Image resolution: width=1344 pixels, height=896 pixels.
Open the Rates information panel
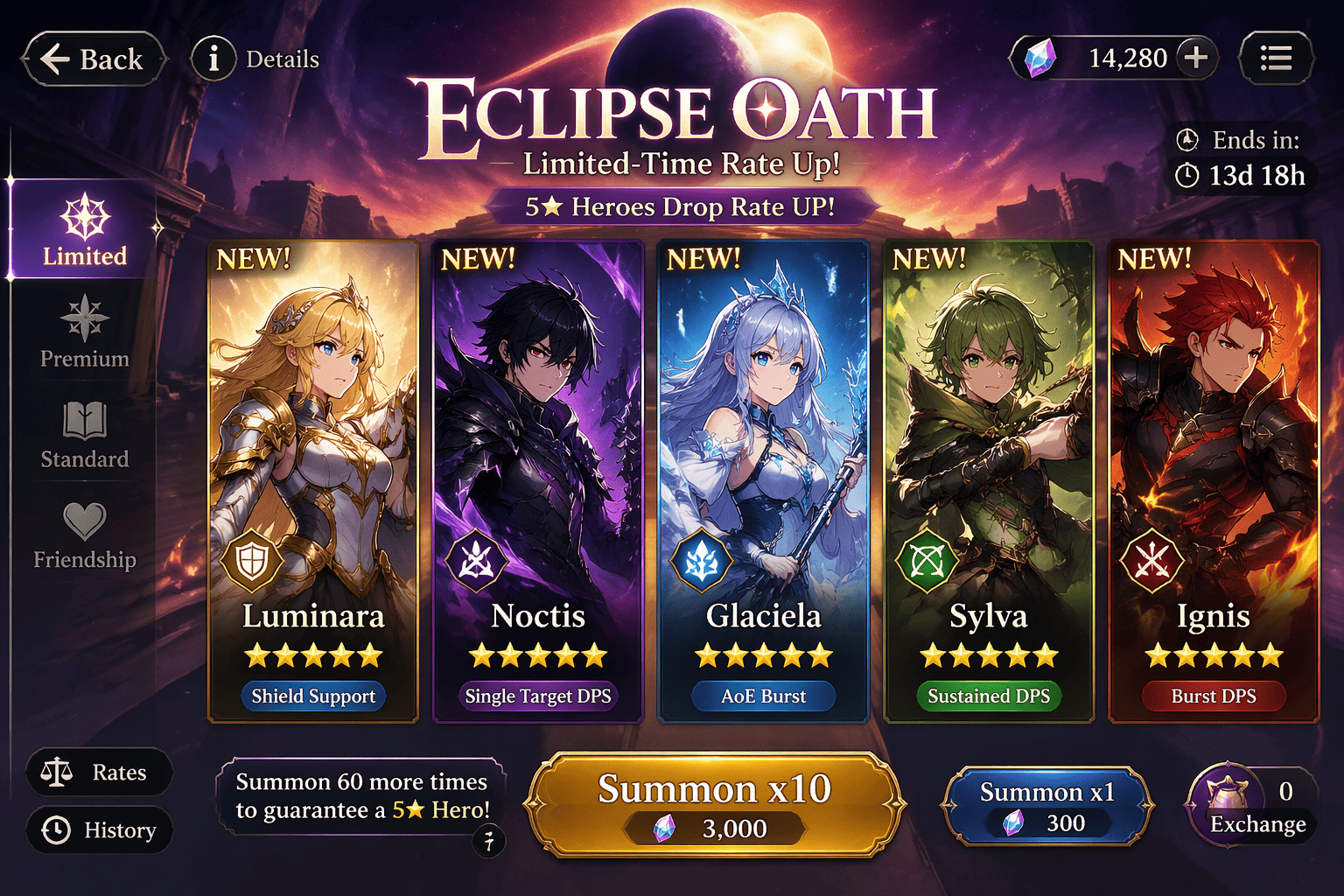pyautogui.click(x=99, y=772)
